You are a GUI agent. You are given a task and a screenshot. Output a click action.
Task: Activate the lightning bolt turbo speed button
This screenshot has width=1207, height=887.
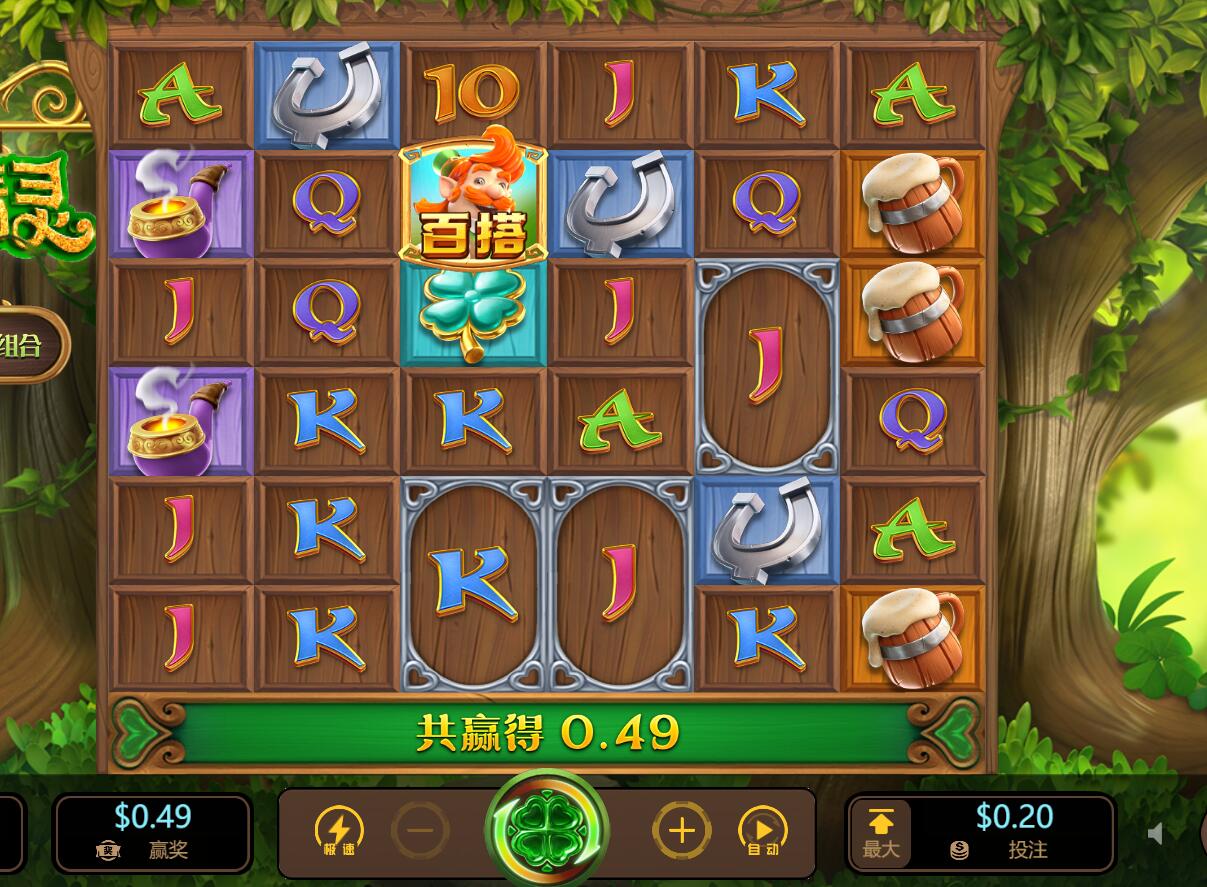[339, 831]
